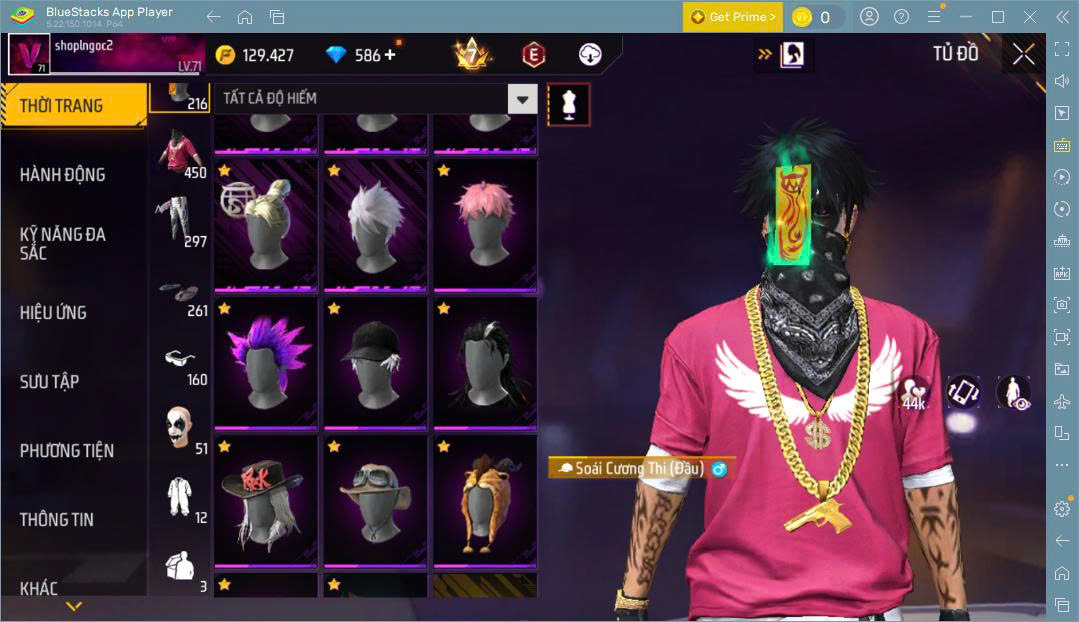
Task: Select the purple mohawk hairstyle
Action: click(x=265, y=362)
